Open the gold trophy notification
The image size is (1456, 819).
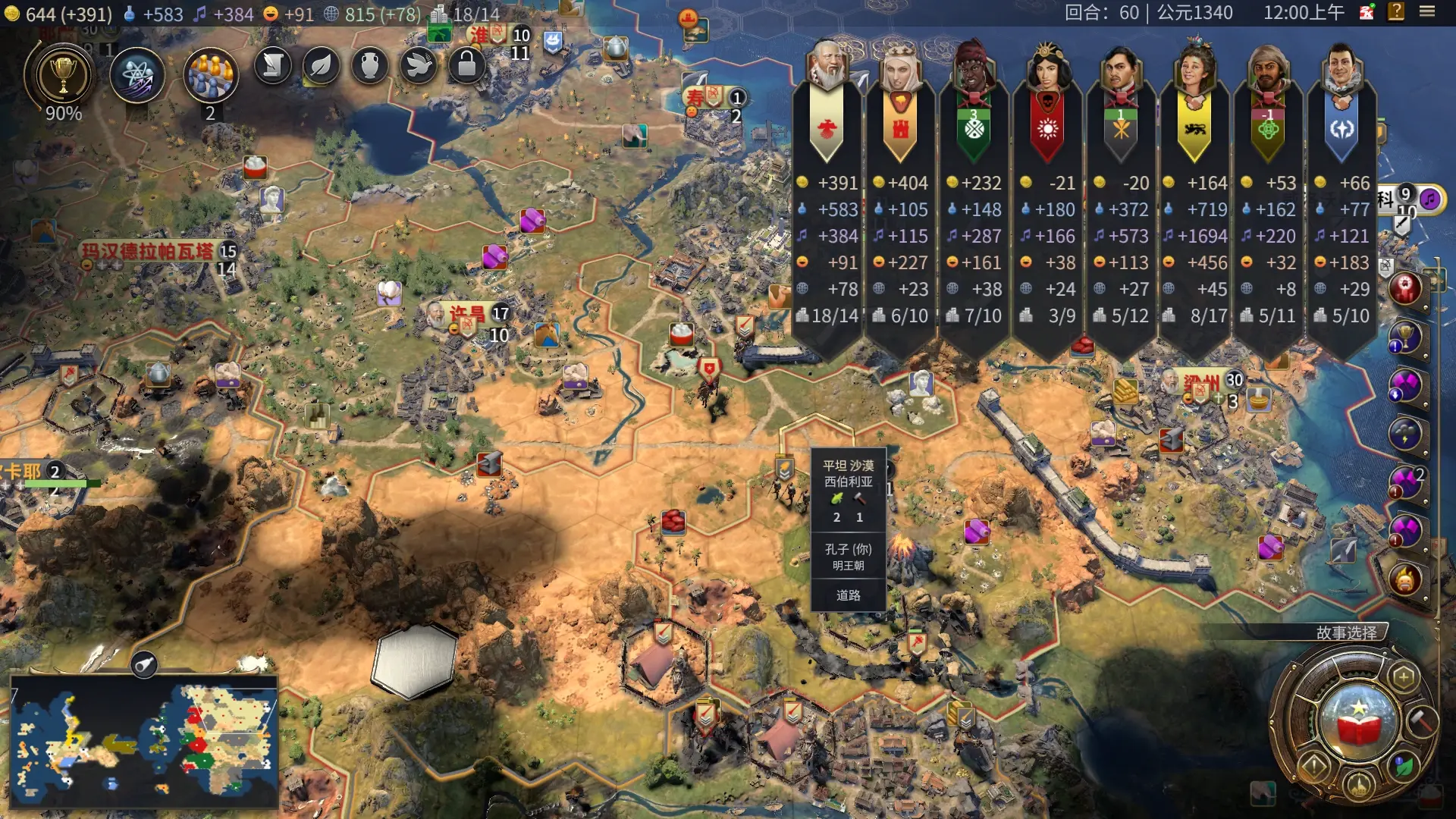tap(1405, 337)
